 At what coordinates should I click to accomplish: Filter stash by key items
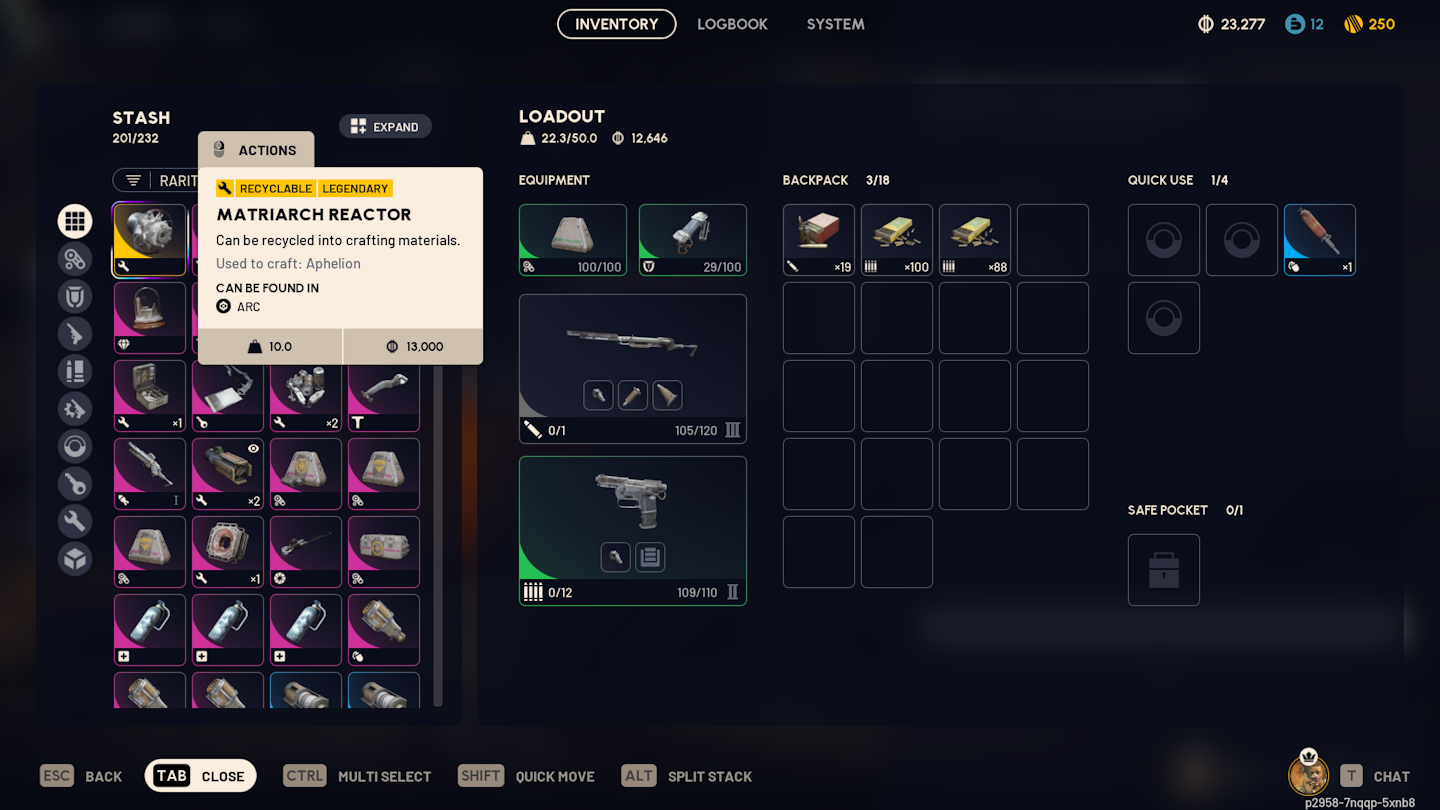75,484
